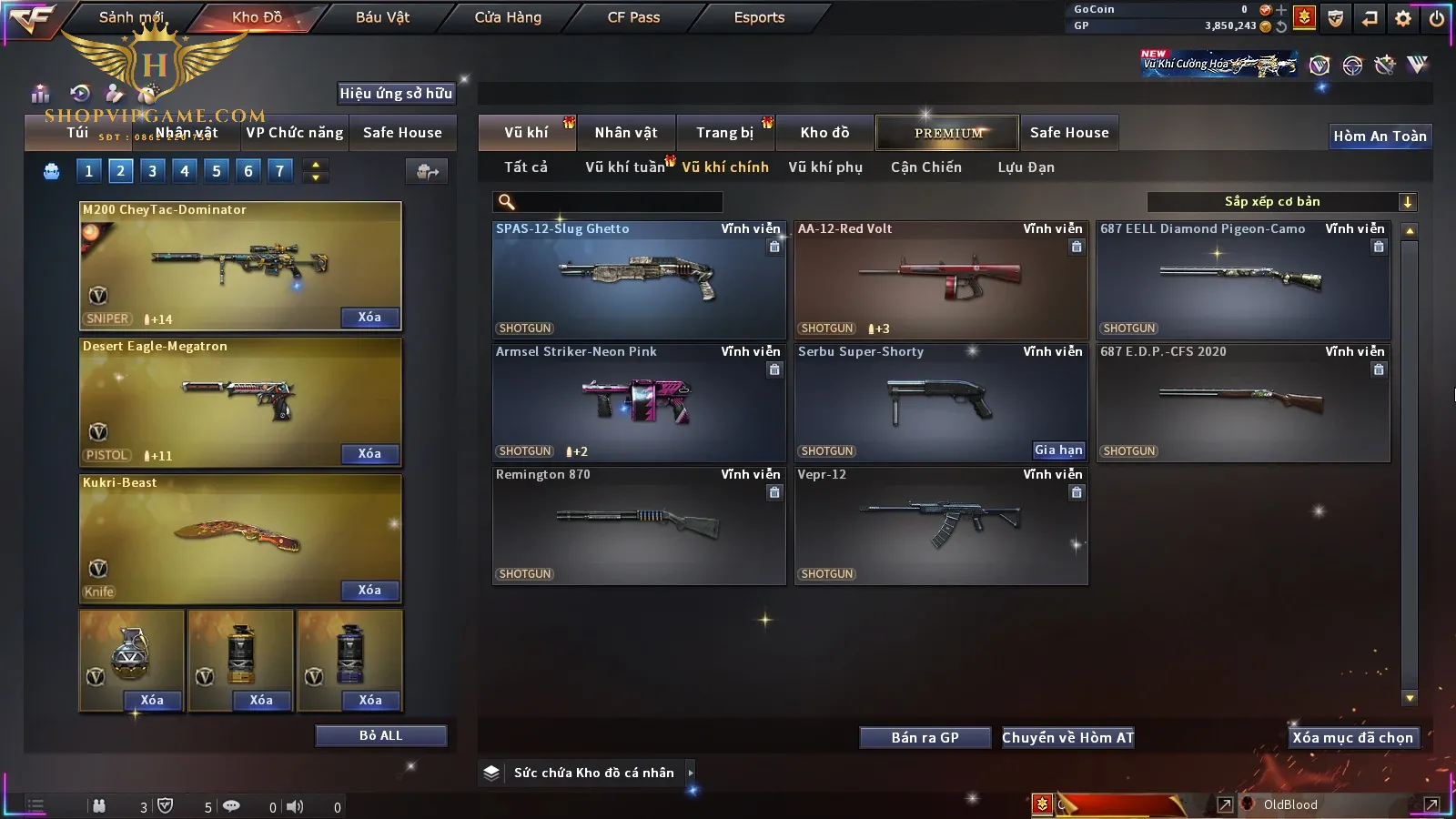Show the Vũ khí phụ category
This screenshot has height=819, width=1456.
coord(825,167)
